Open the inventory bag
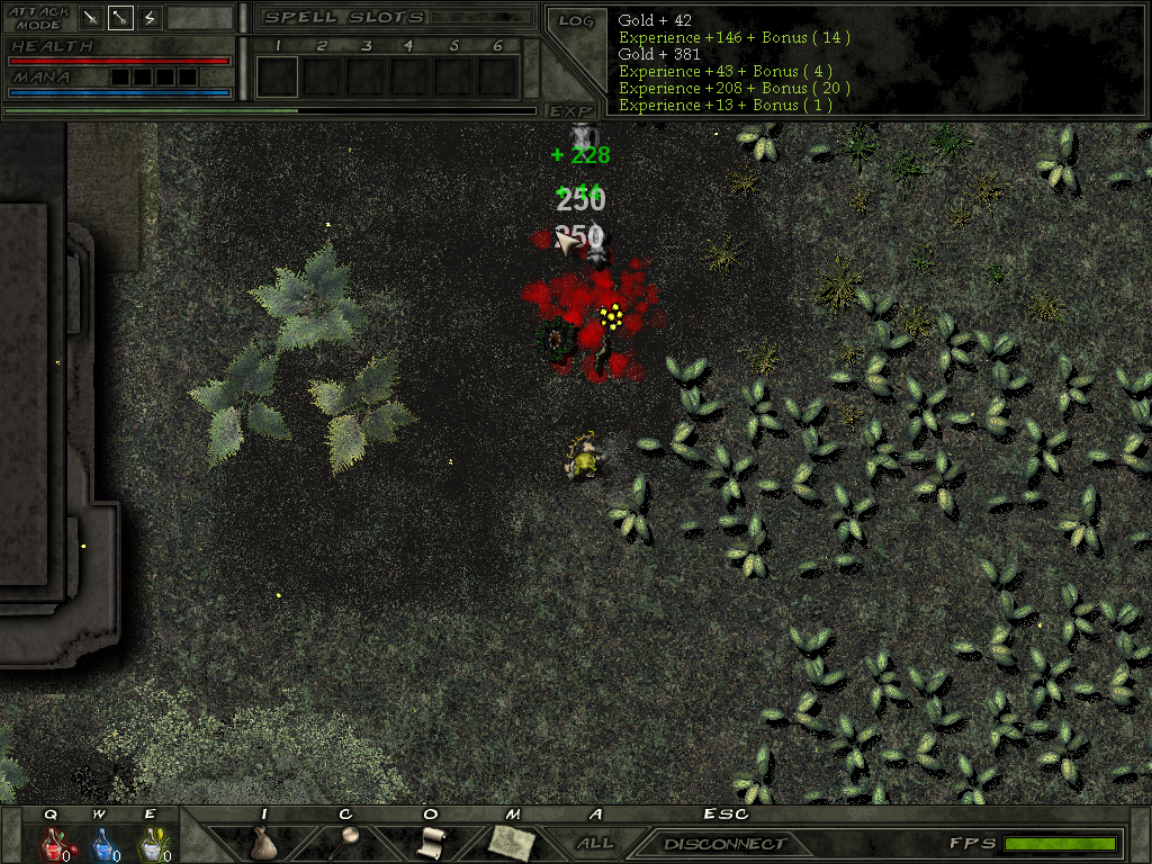This screenshot has height=864, width=1152. pos(262,842)
